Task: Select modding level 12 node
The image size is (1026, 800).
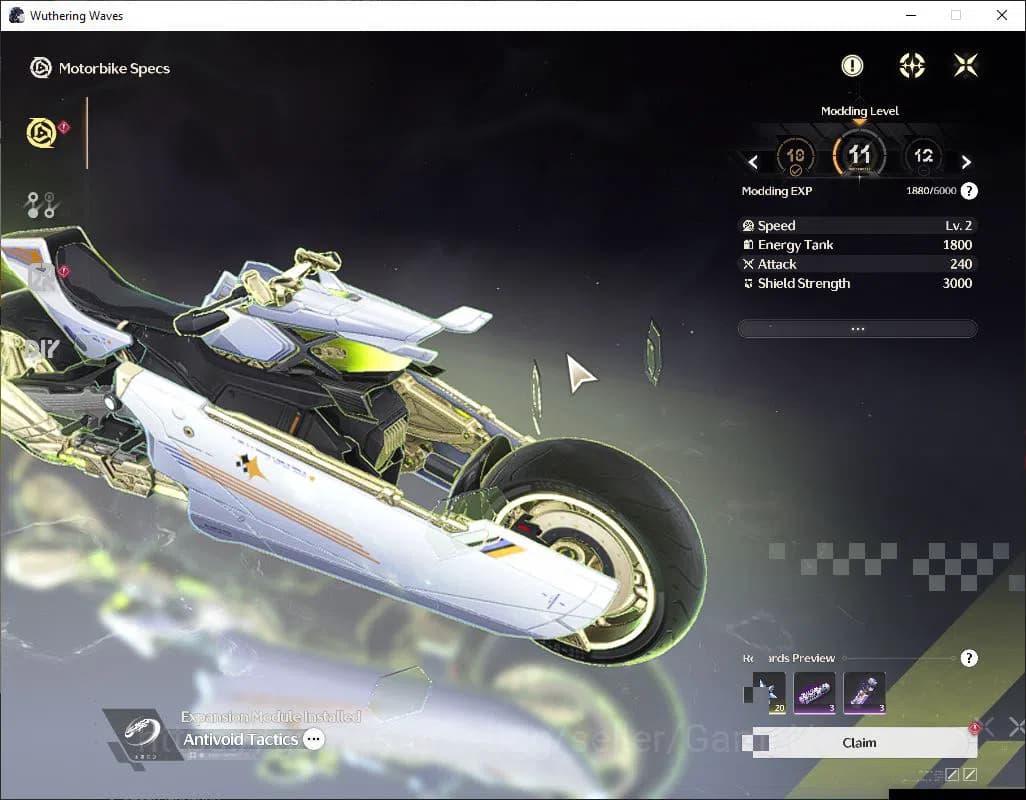Action: click(x=922, y=157)
